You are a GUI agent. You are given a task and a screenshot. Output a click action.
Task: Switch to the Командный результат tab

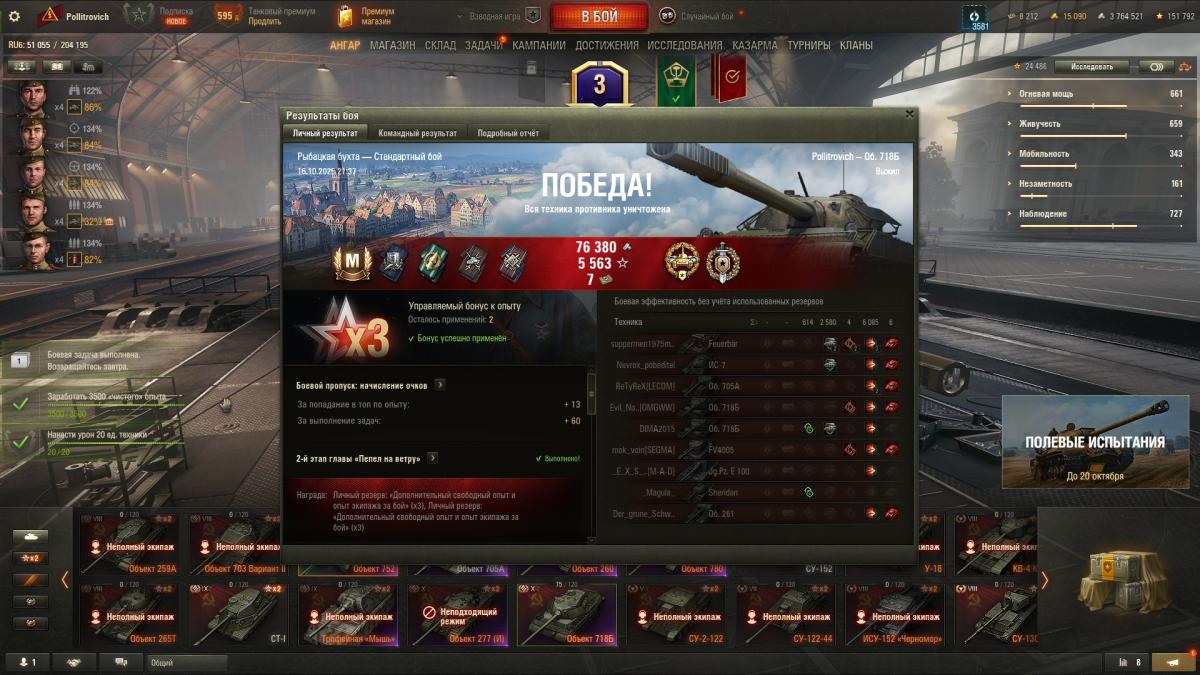click(x=418, y=133)
